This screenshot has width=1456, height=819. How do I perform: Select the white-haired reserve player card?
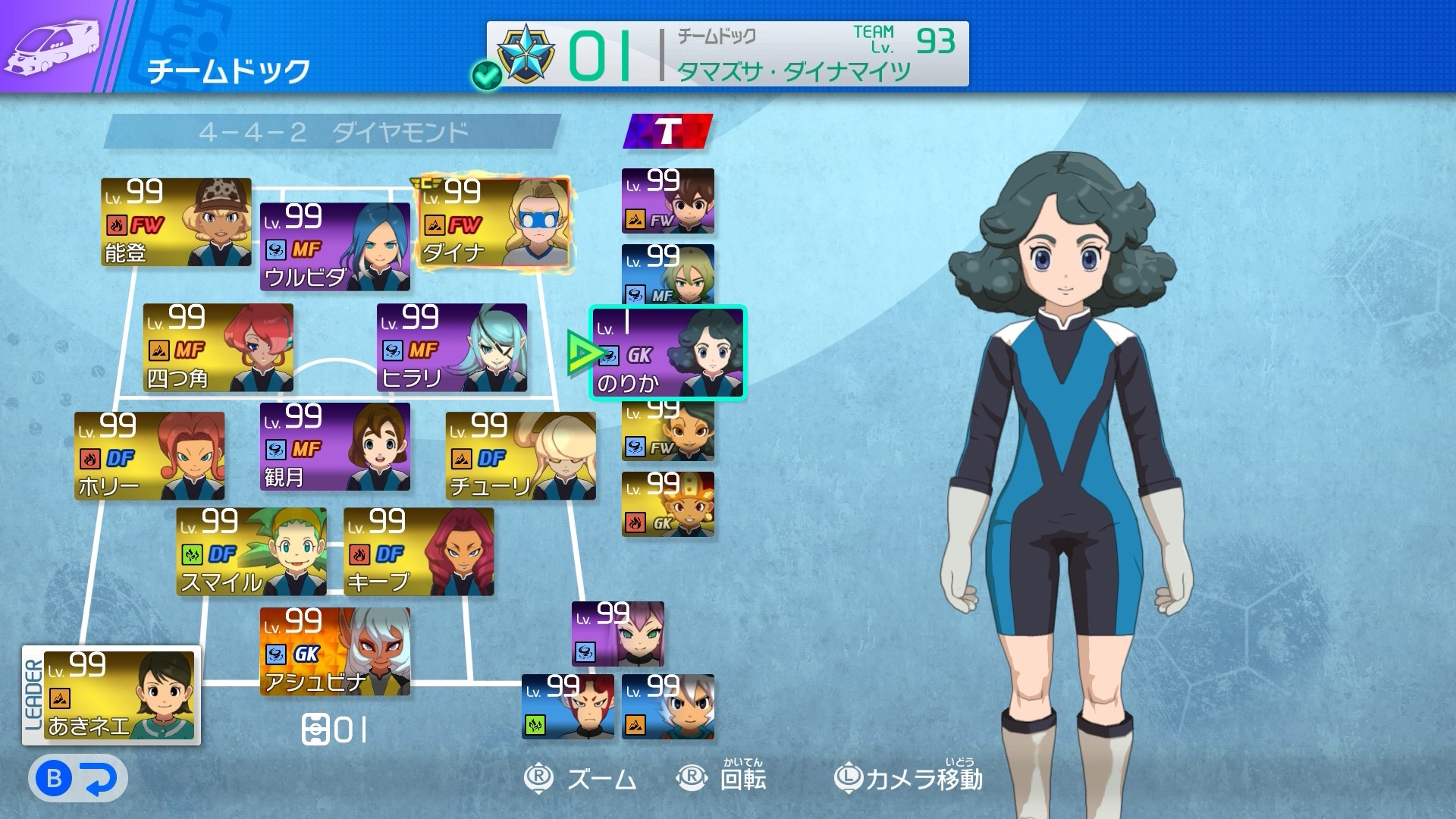pos(668,707)
